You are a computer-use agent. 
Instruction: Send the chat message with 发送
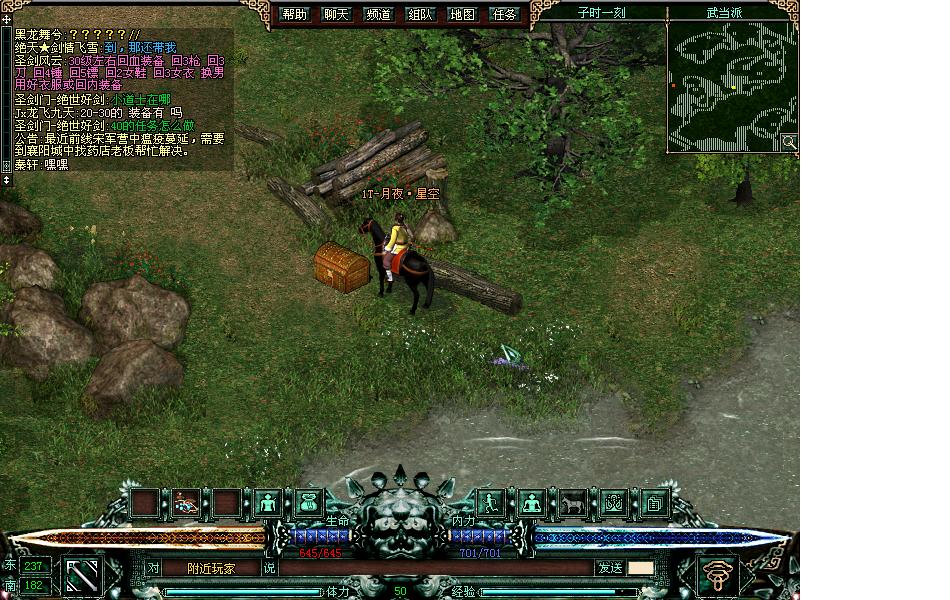point(610,568)
